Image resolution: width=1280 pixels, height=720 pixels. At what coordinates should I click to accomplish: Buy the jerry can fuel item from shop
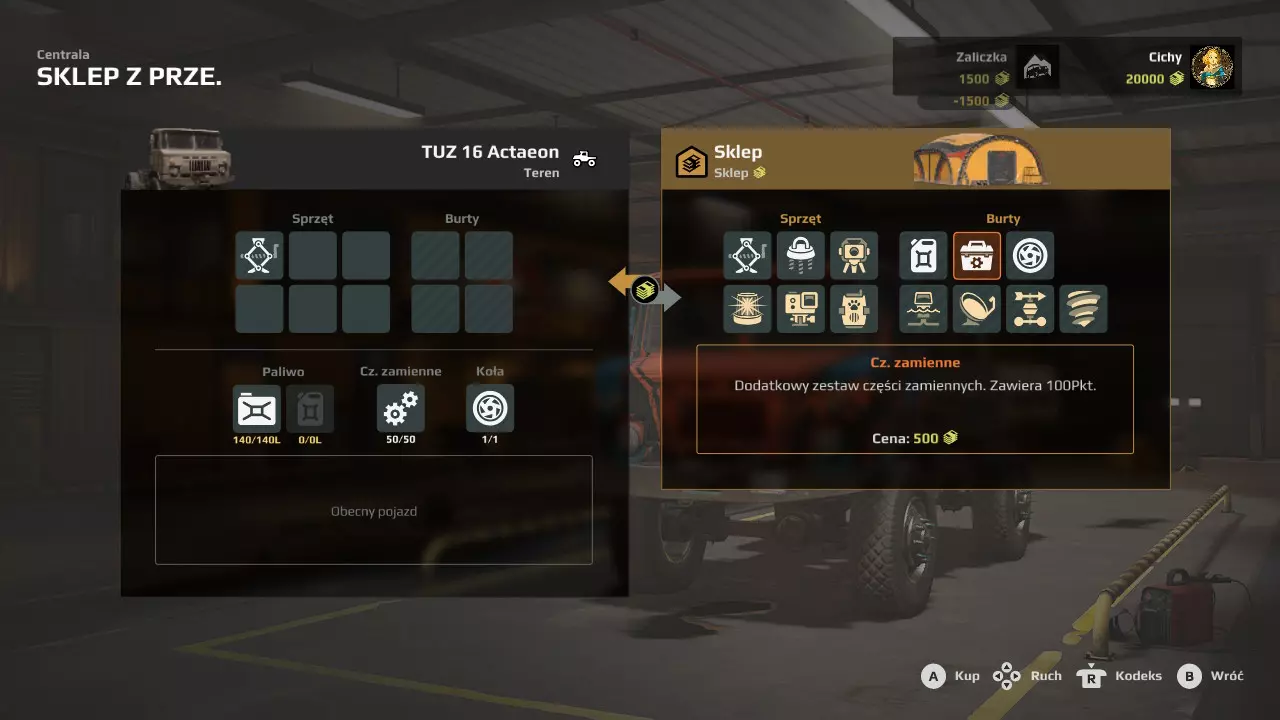[923, 256]
